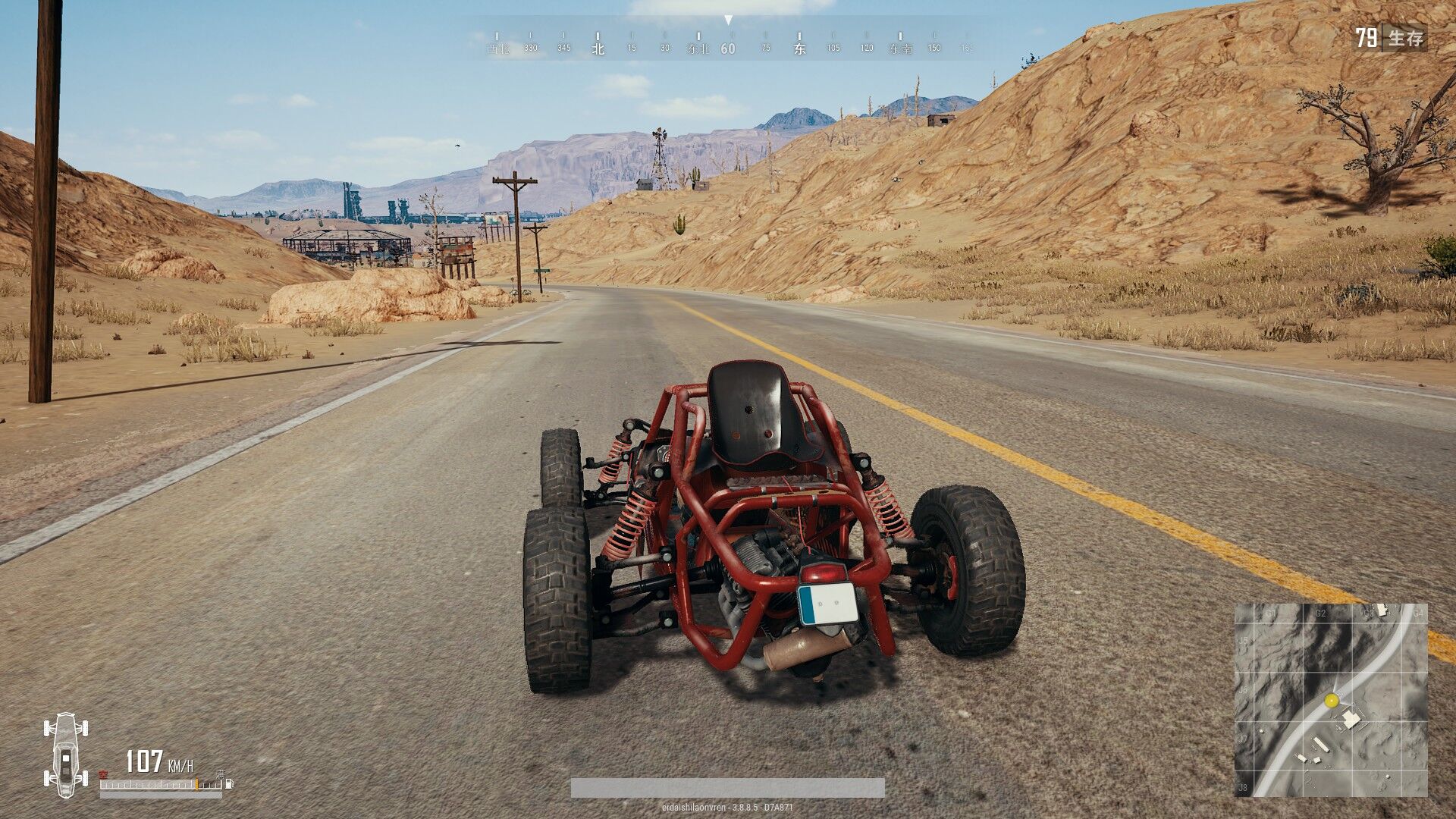The width and height of the screenshot is (1456, 819).
Task: Open the minimap in the corner
Action: [x=1331, y=699]
